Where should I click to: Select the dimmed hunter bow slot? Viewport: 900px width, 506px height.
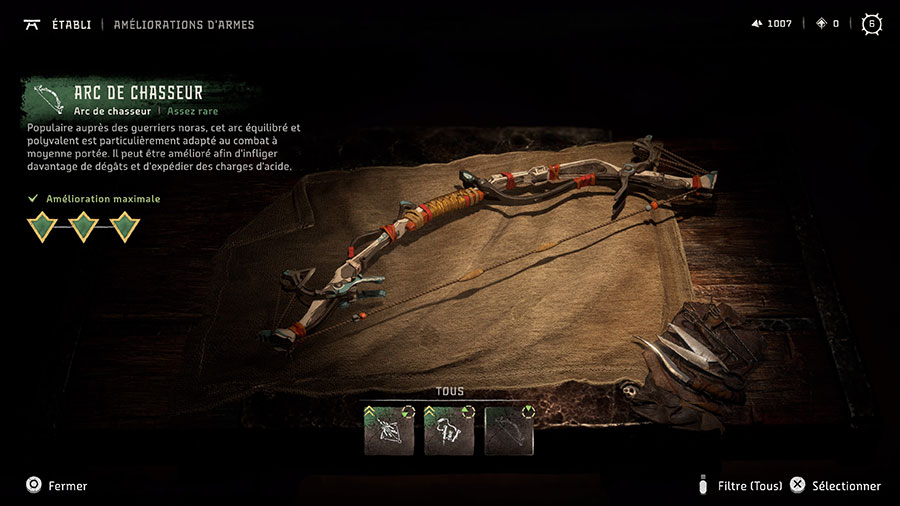[x=509, y=430]
